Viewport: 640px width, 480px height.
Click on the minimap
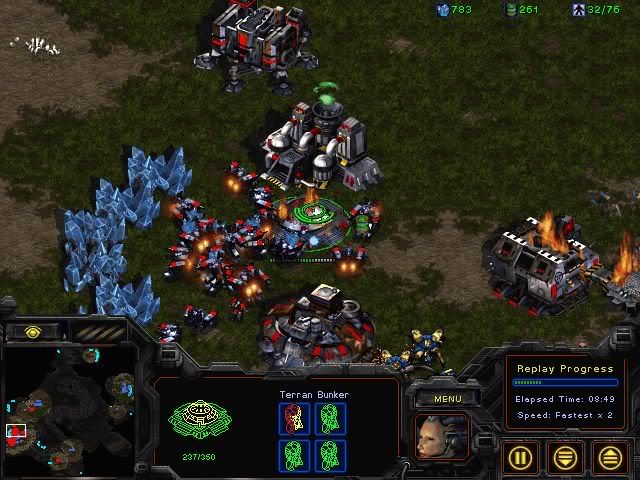(68, 410)
